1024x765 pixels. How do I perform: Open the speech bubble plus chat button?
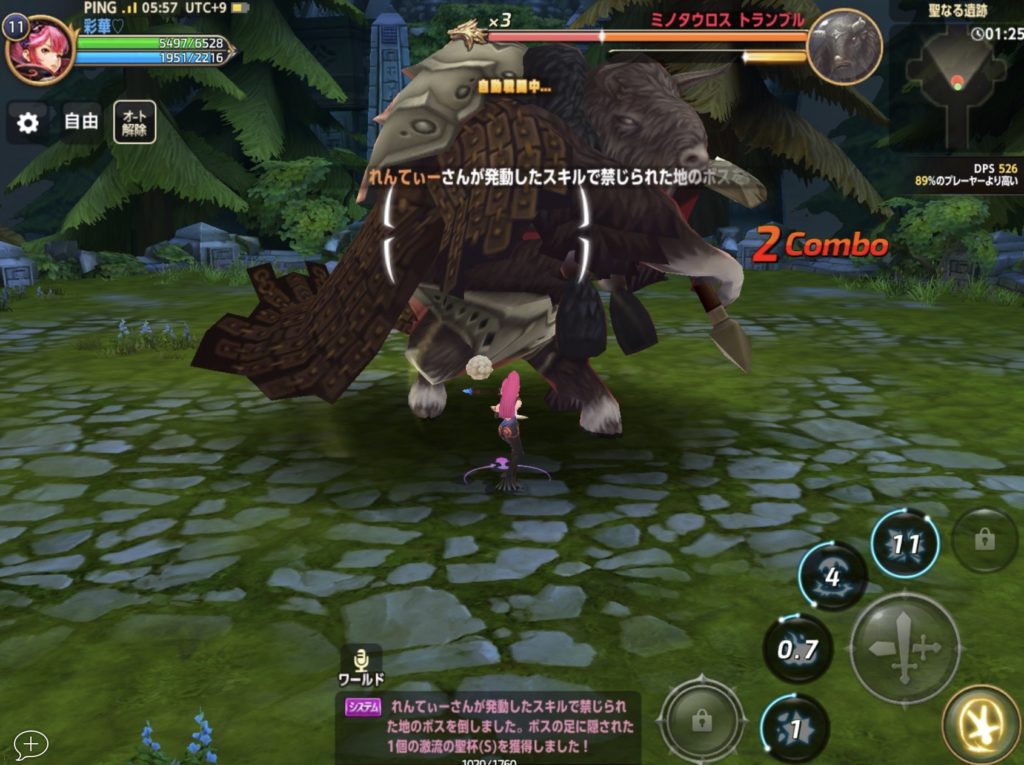(x=31, y=744)
